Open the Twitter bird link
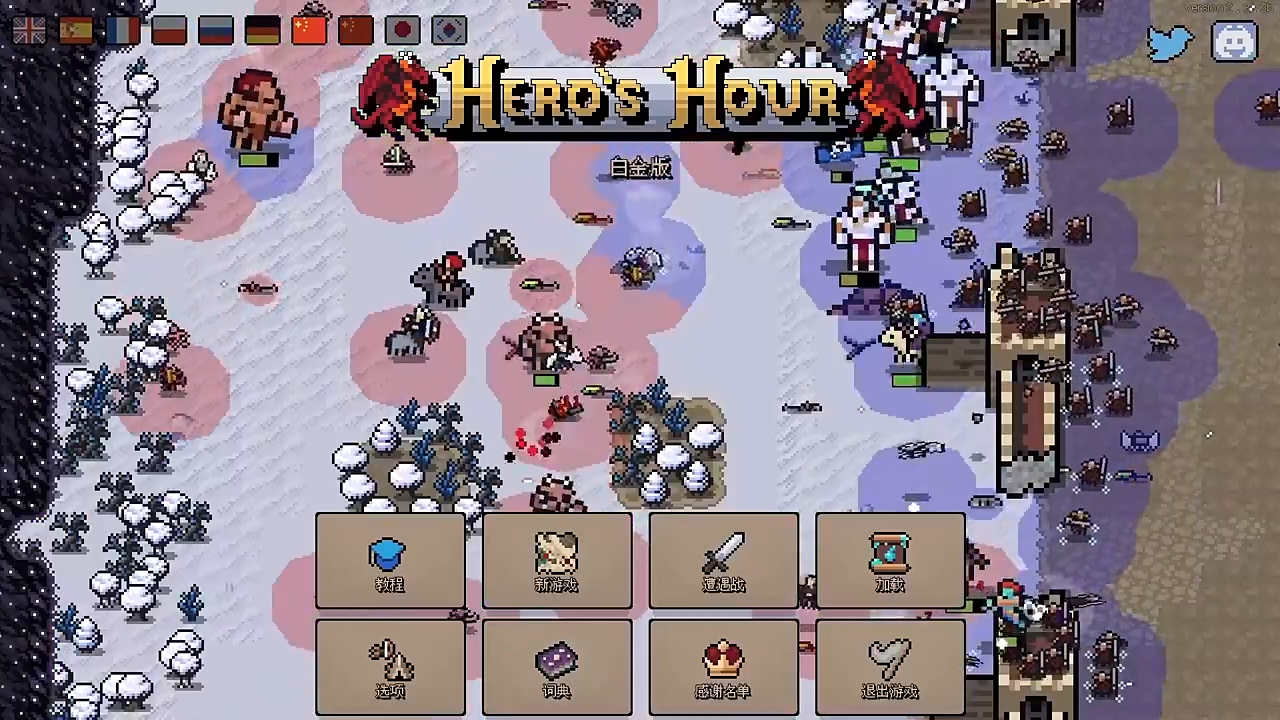The image size is (1280, 720). click(1170, 43)
